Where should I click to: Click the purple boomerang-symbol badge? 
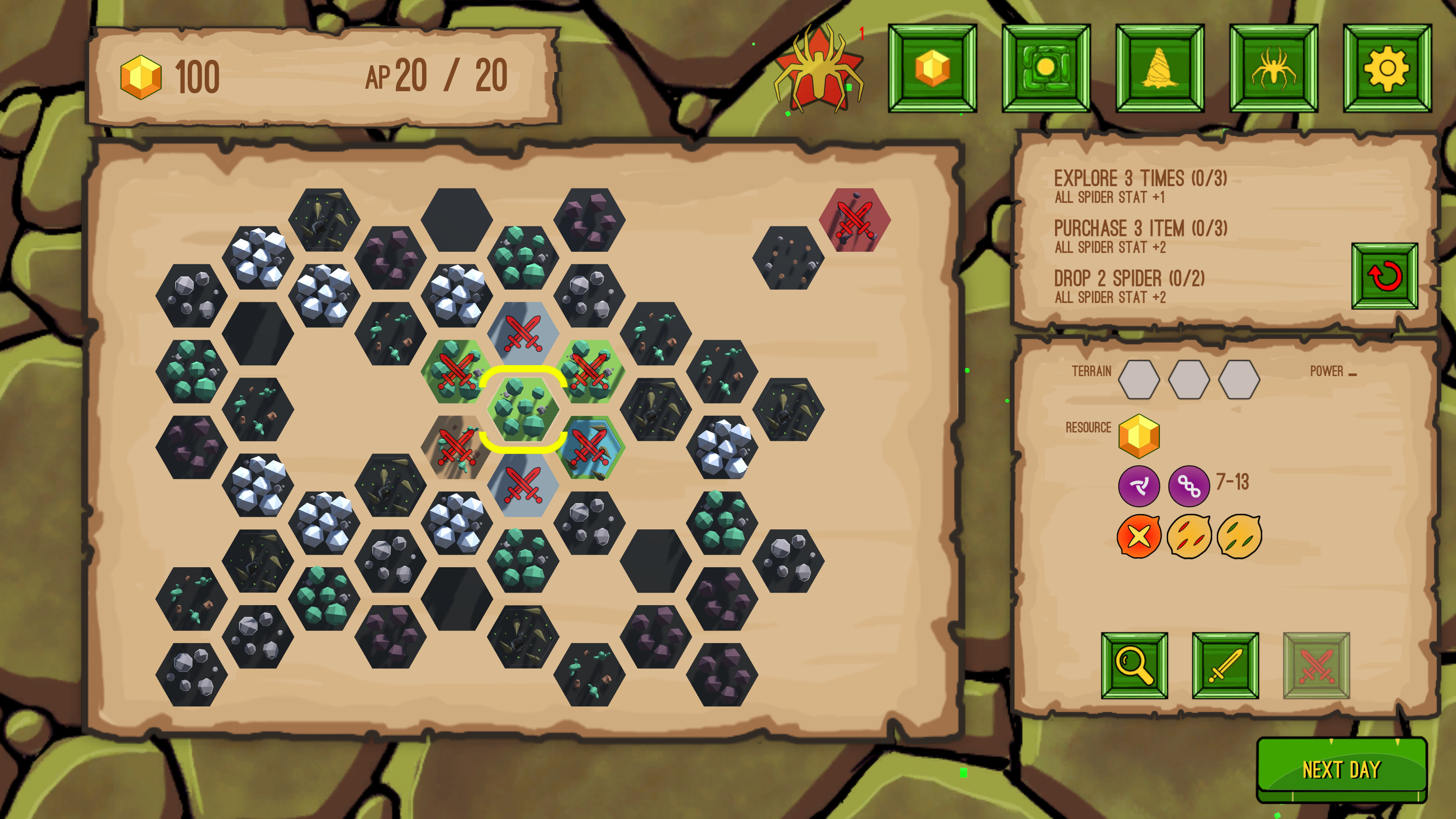(1139, 485)
